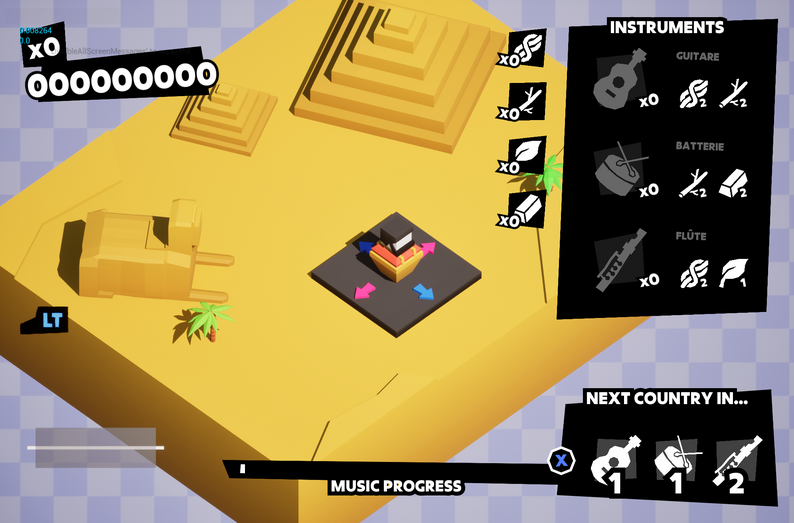Select the leaf counter left of Instruments panel
Screen dimensions: 794x523
pyautogui.click(x=527, y=154)
